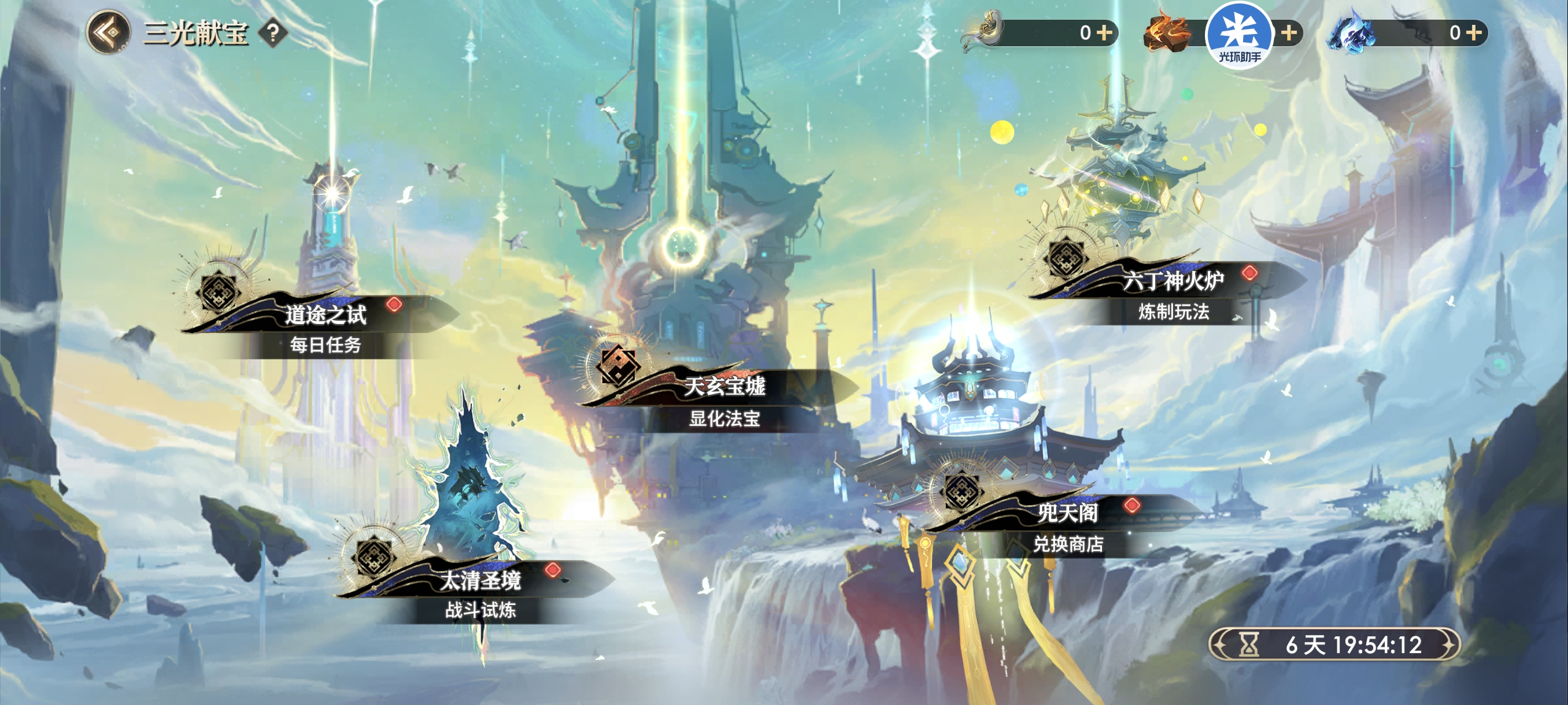Add more gourd currency with plus
Viewport: 1568px width, 705px height.
1105,32
